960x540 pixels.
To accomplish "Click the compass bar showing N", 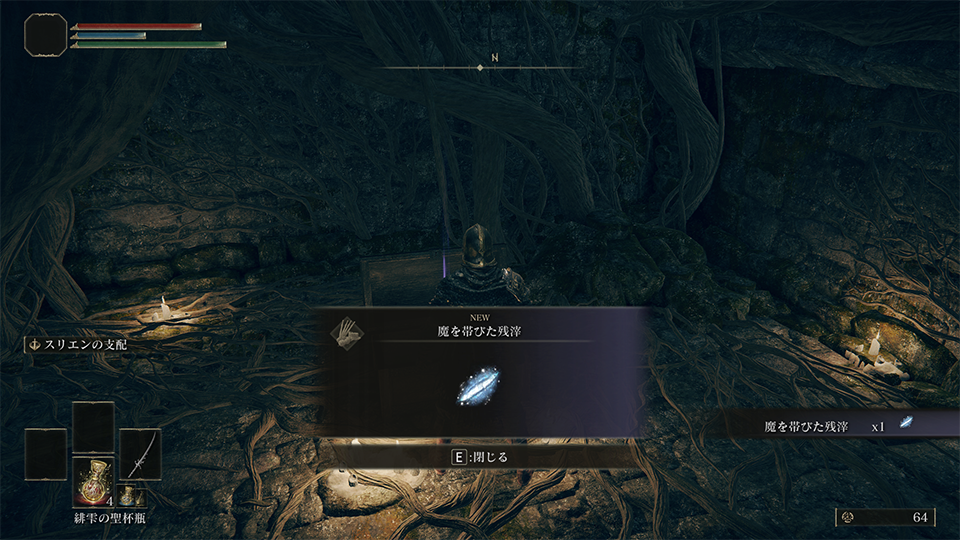I will point(480,67).
